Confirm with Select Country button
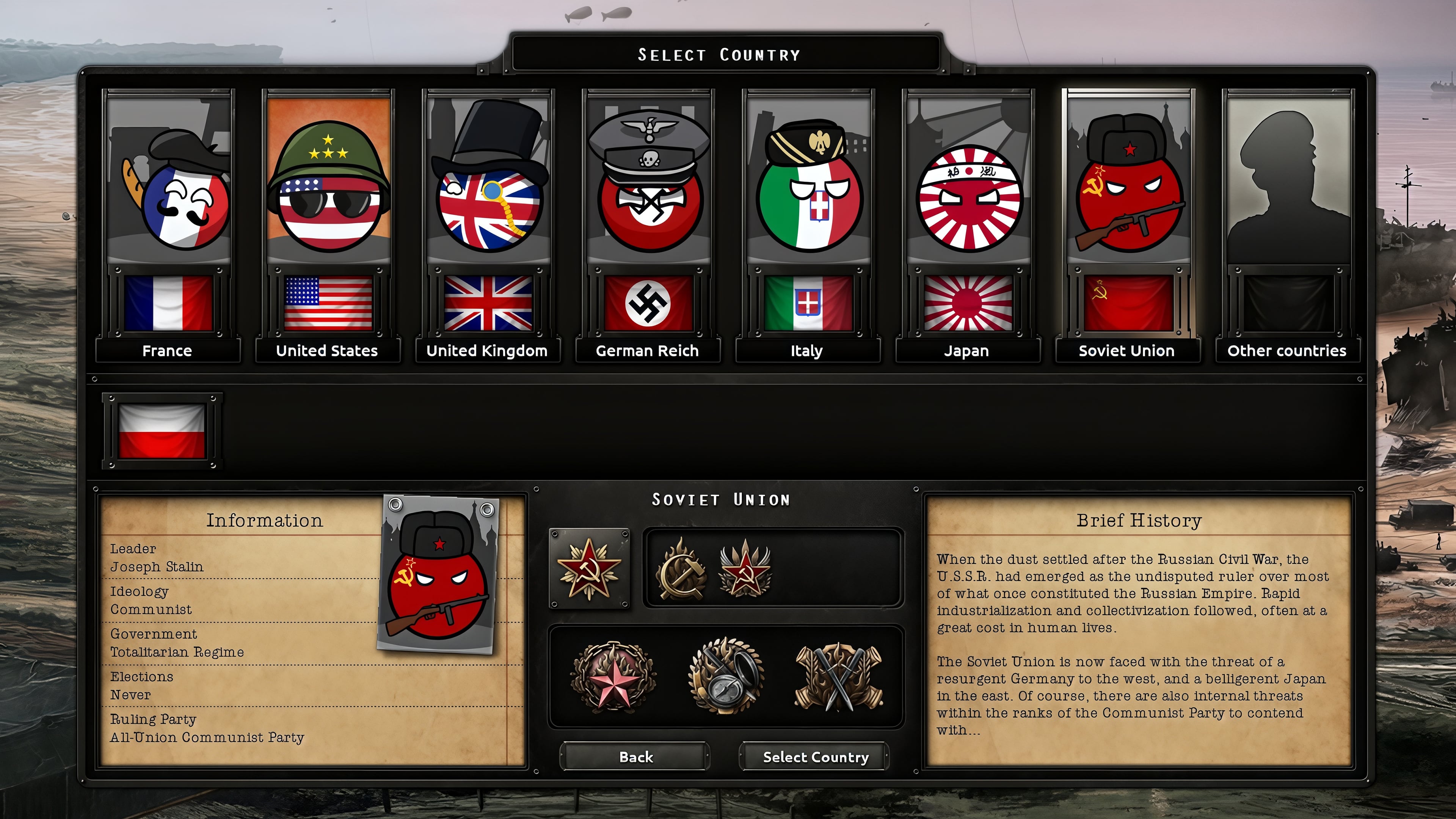This screenshot has width=1456, height=819. tap(815, 756)
